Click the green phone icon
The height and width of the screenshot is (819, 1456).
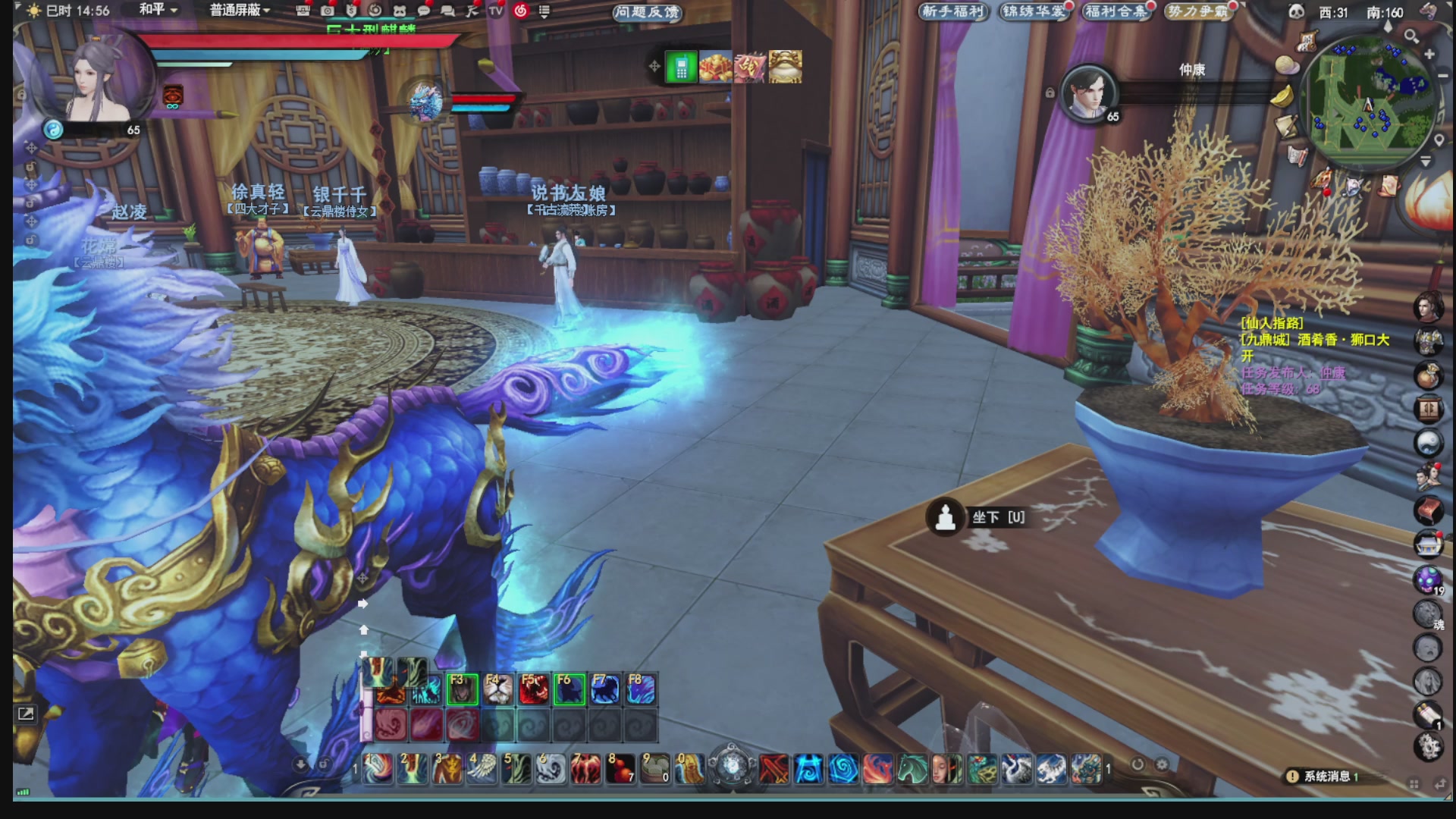(x=680, y=68)
